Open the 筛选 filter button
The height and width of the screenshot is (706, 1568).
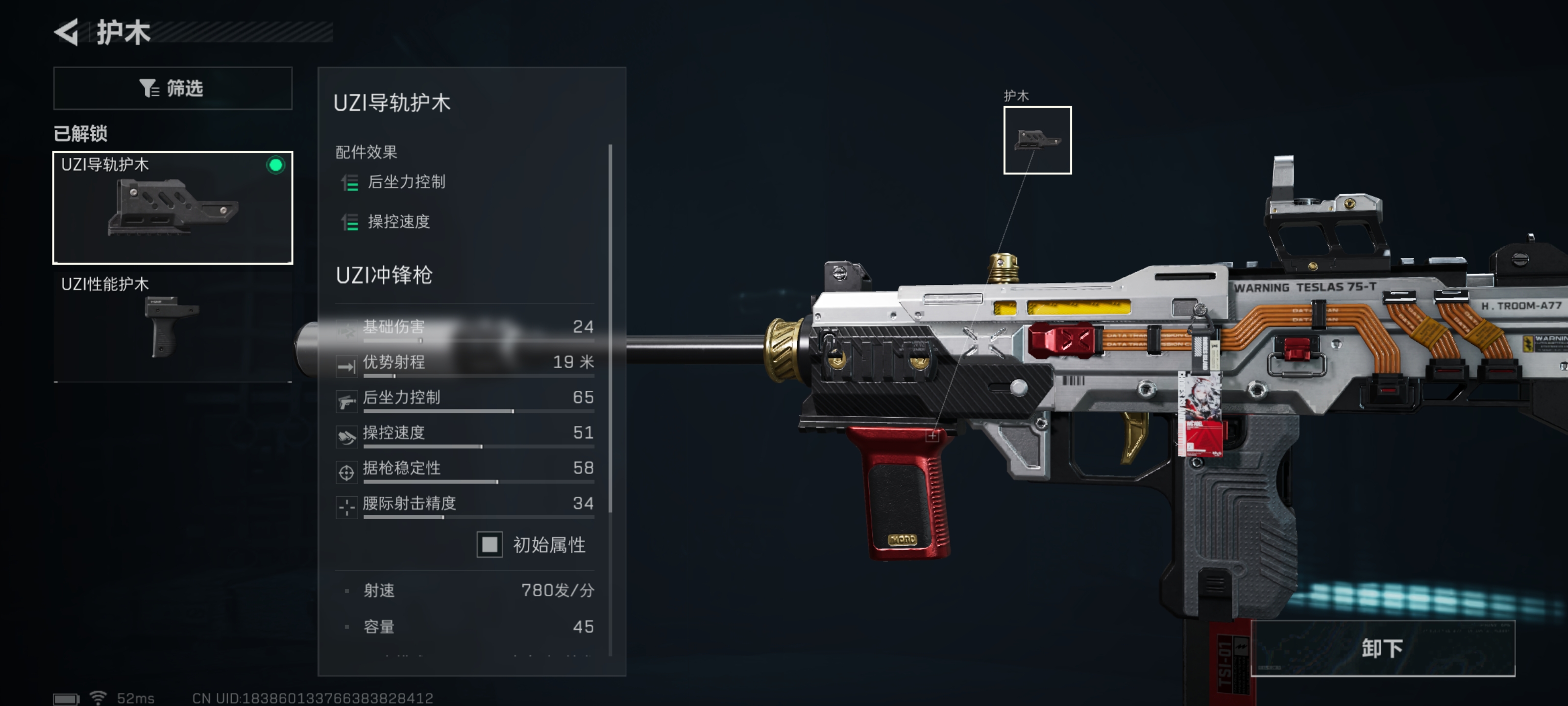click(x=173, y=88)
